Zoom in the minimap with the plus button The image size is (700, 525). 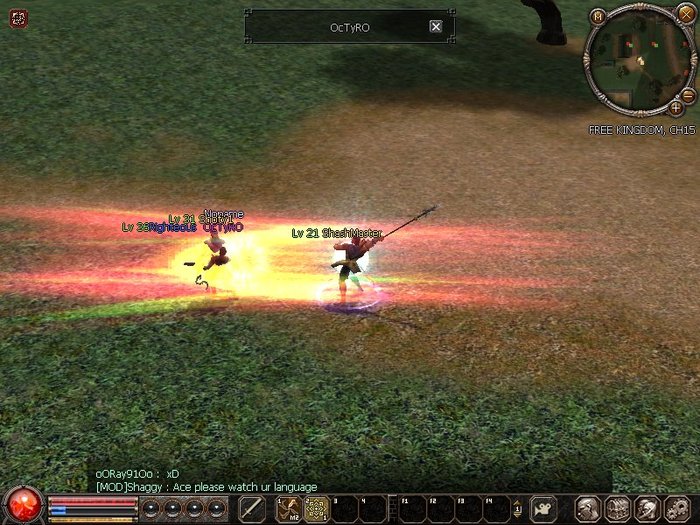(675, 107)
